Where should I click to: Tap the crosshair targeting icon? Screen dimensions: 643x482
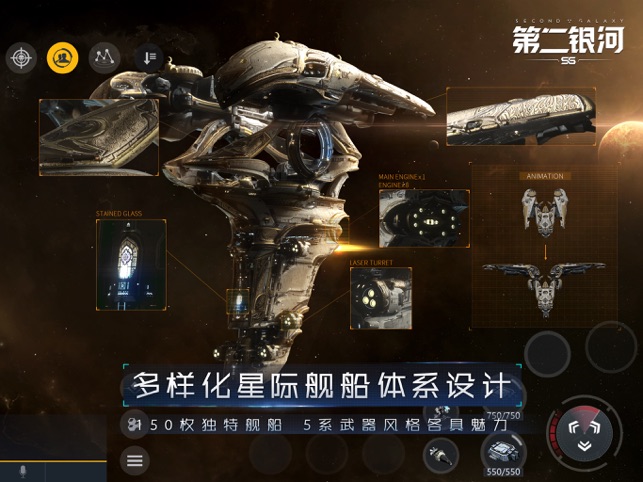coord(21,57)
